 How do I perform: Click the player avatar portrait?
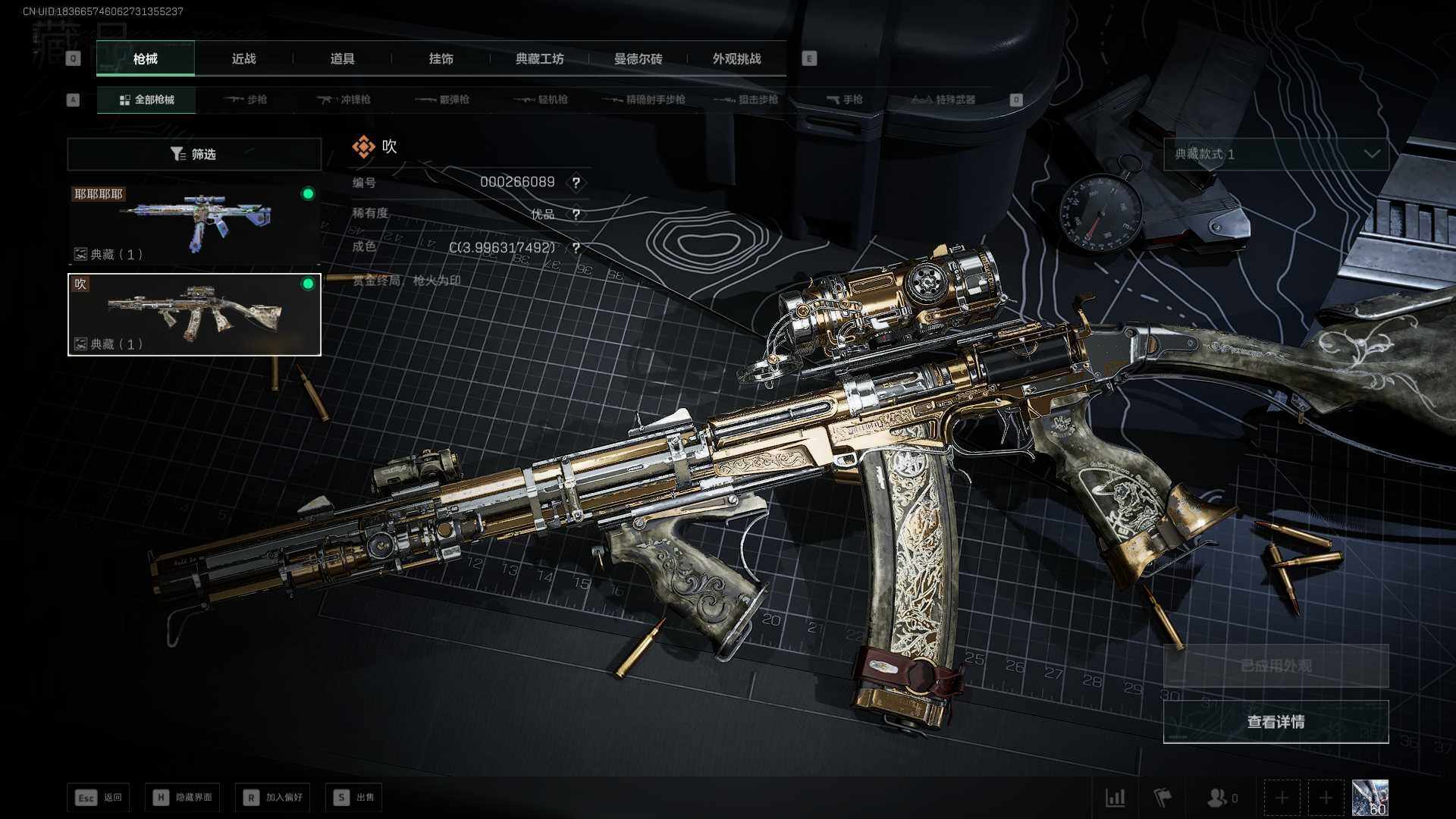(1370, 798)
